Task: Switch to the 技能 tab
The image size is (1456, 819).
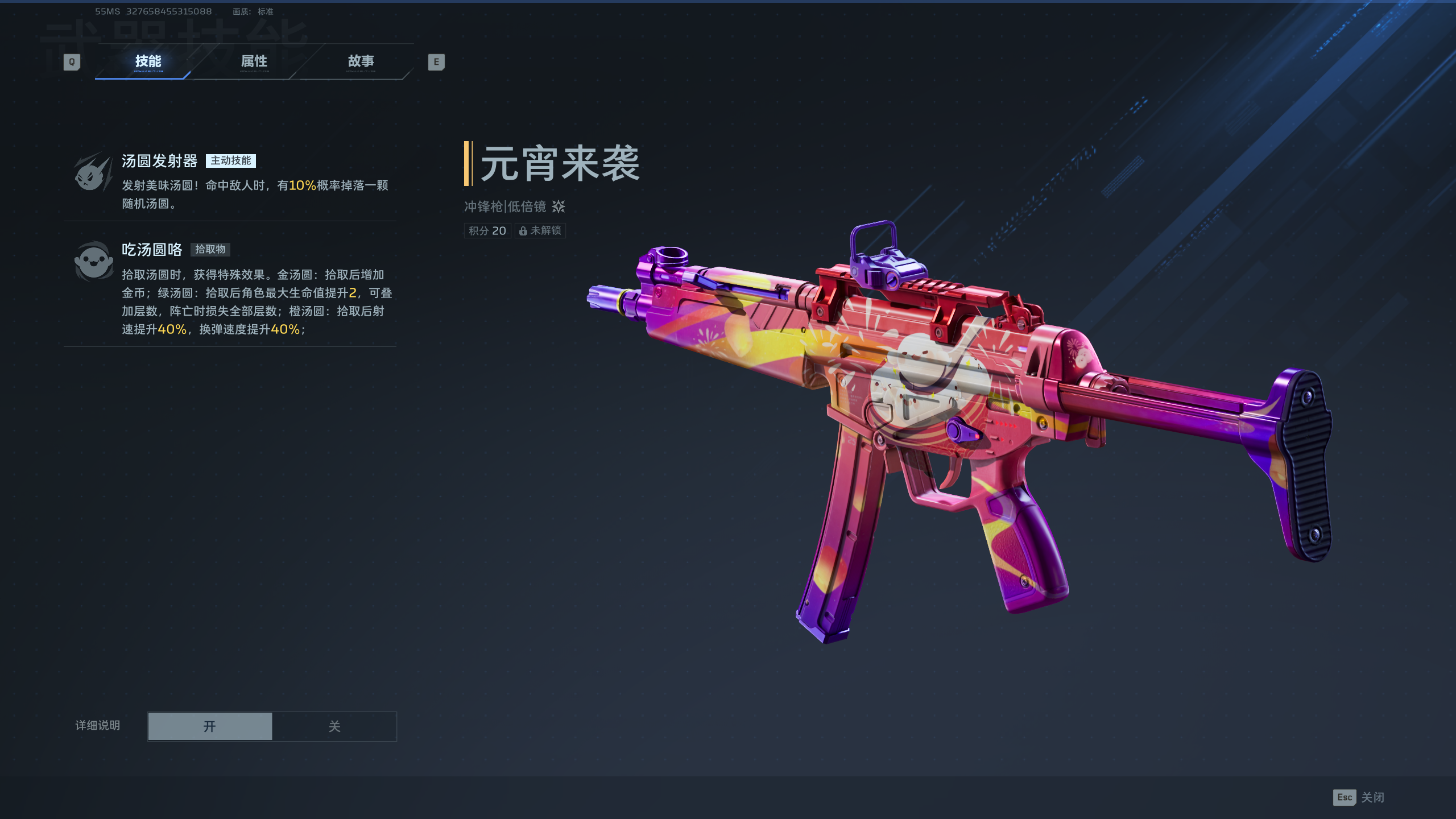Action: click(148, 61)
